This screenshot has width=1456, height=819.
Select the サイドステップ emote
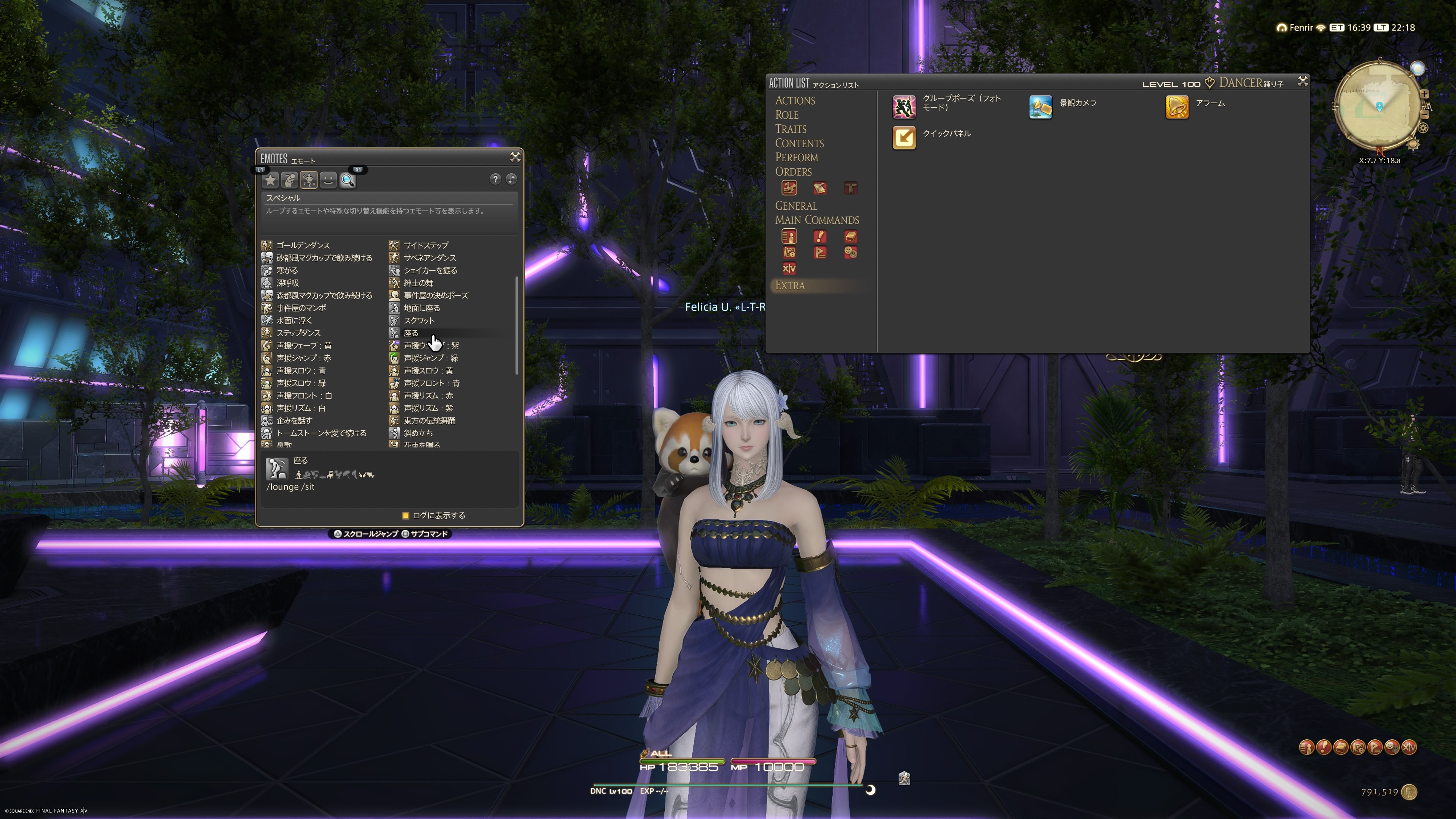[x=425, y=245]
